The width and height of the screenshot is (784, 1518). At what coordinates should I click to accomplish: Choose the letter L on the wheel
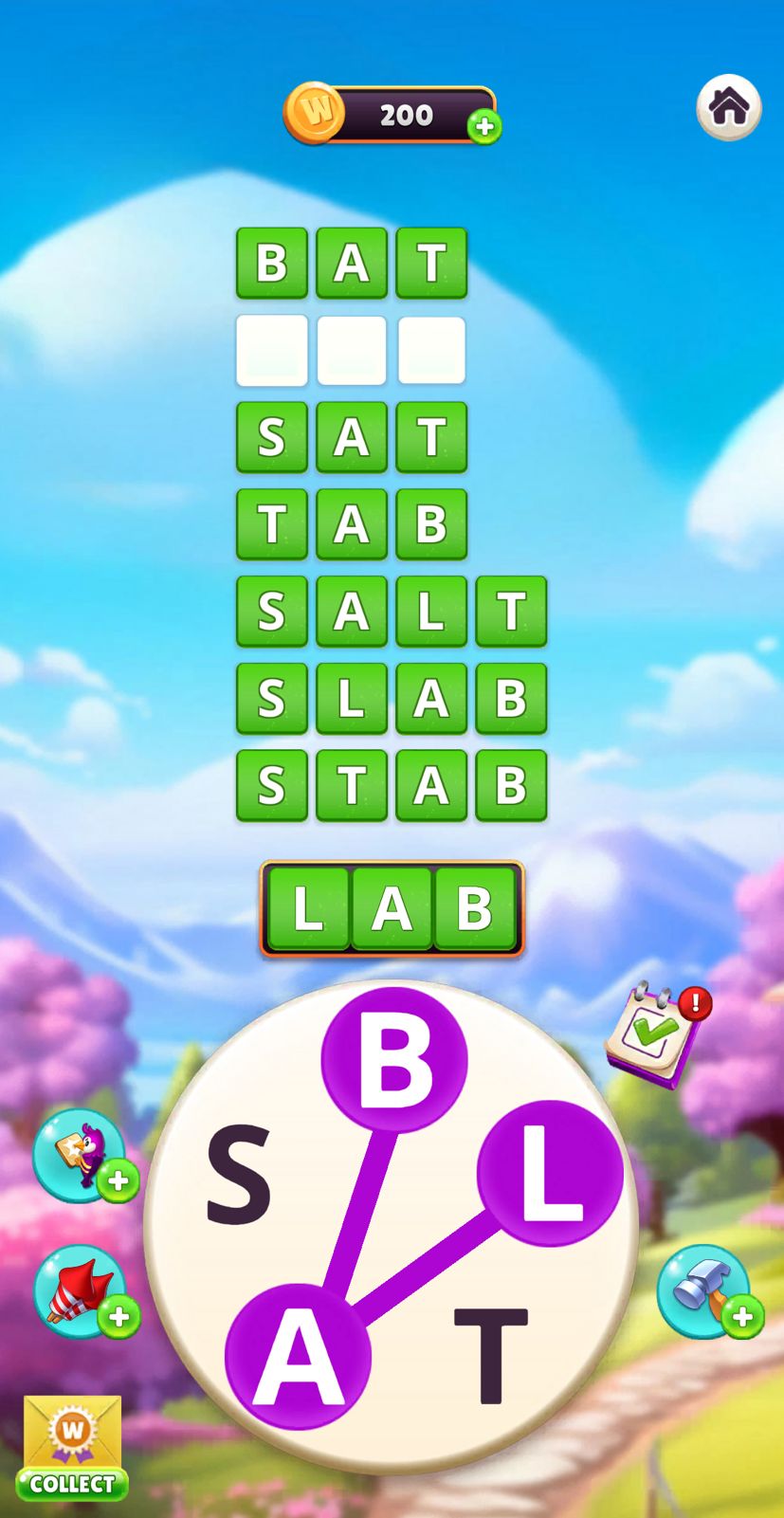coord(549,1174)
